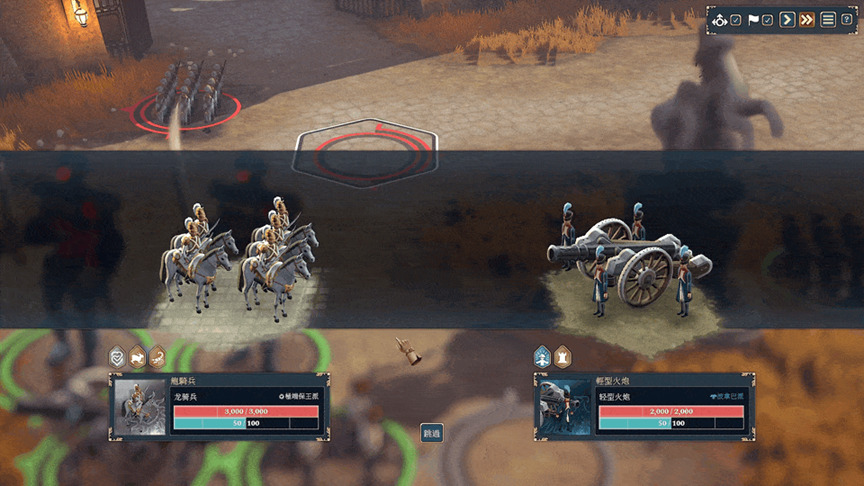Toggle the checkbox beside the white flag icon

pos(768,20)
